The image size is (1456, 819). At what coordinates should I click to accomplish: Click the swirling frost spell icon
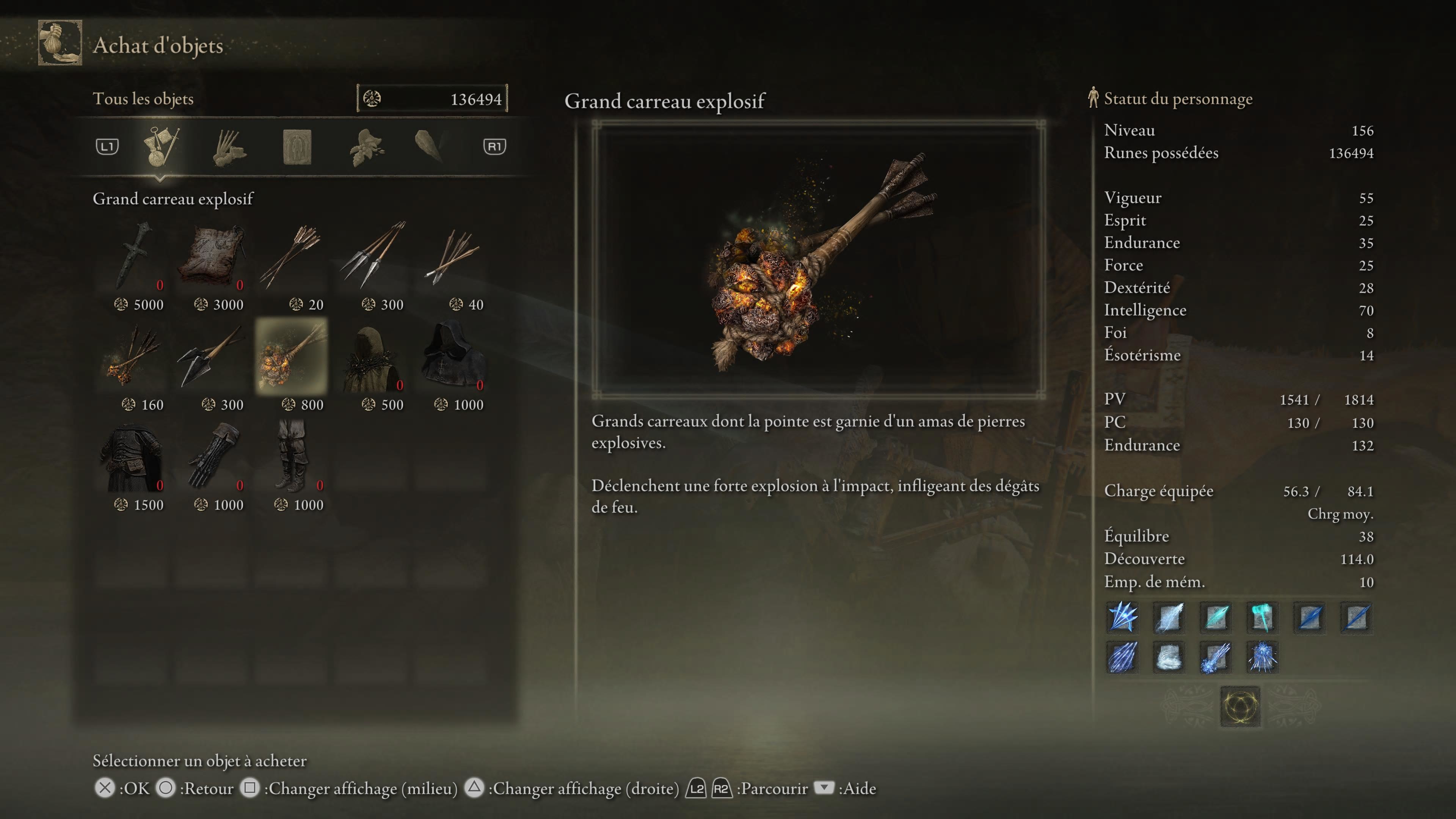1168,658
